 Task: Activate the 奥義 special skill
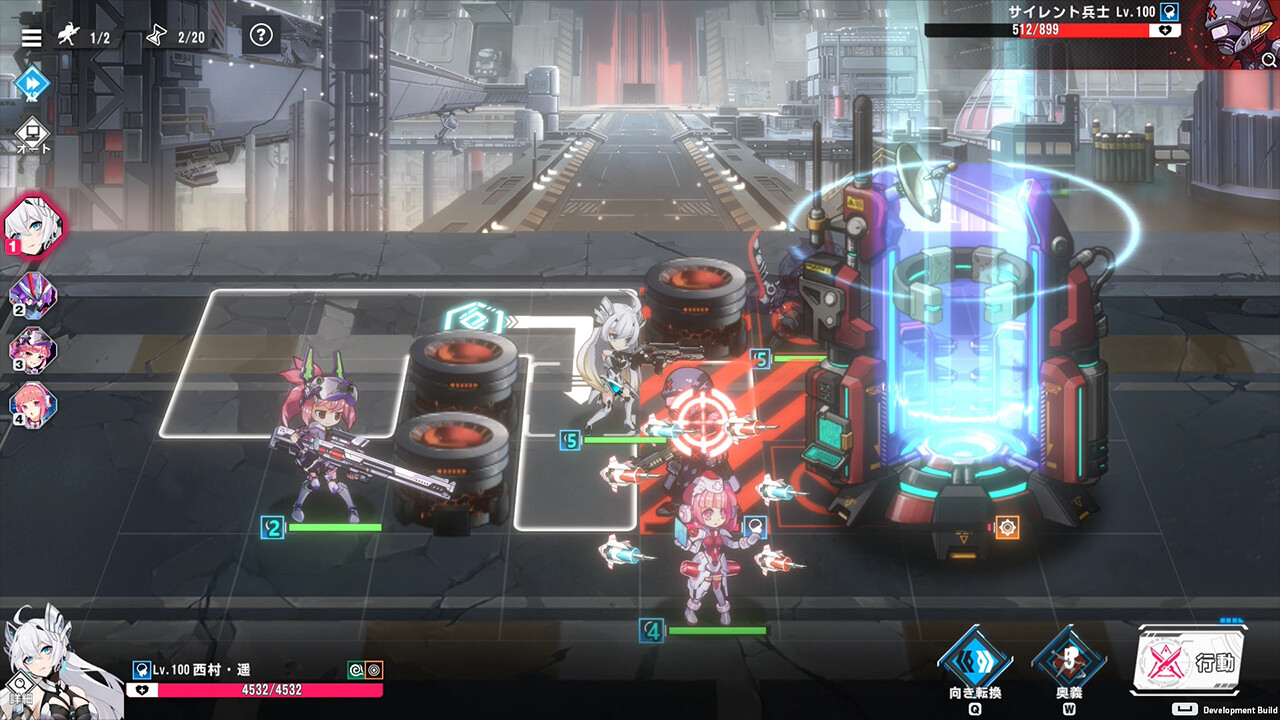click(1069, 662)
